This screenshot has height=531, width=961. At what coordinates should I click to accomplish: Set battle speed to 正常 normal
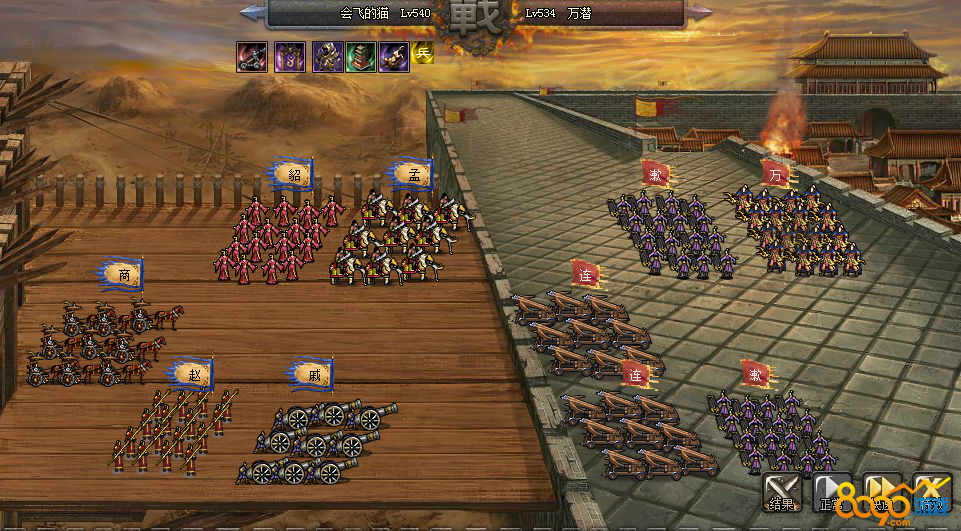coord(831,492)
